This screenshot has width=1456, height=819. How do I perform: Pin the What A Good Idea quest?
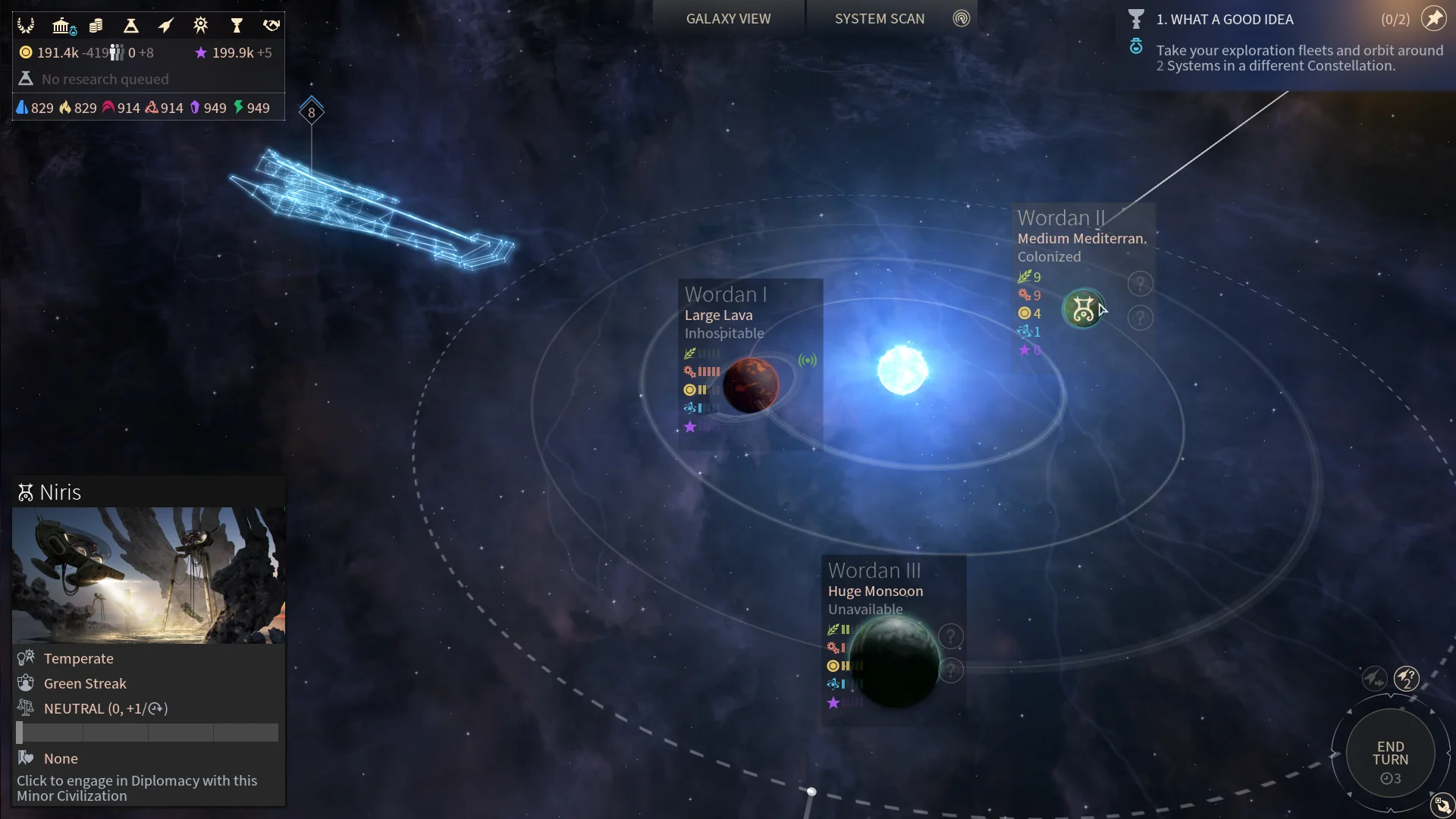[1434, 19]
